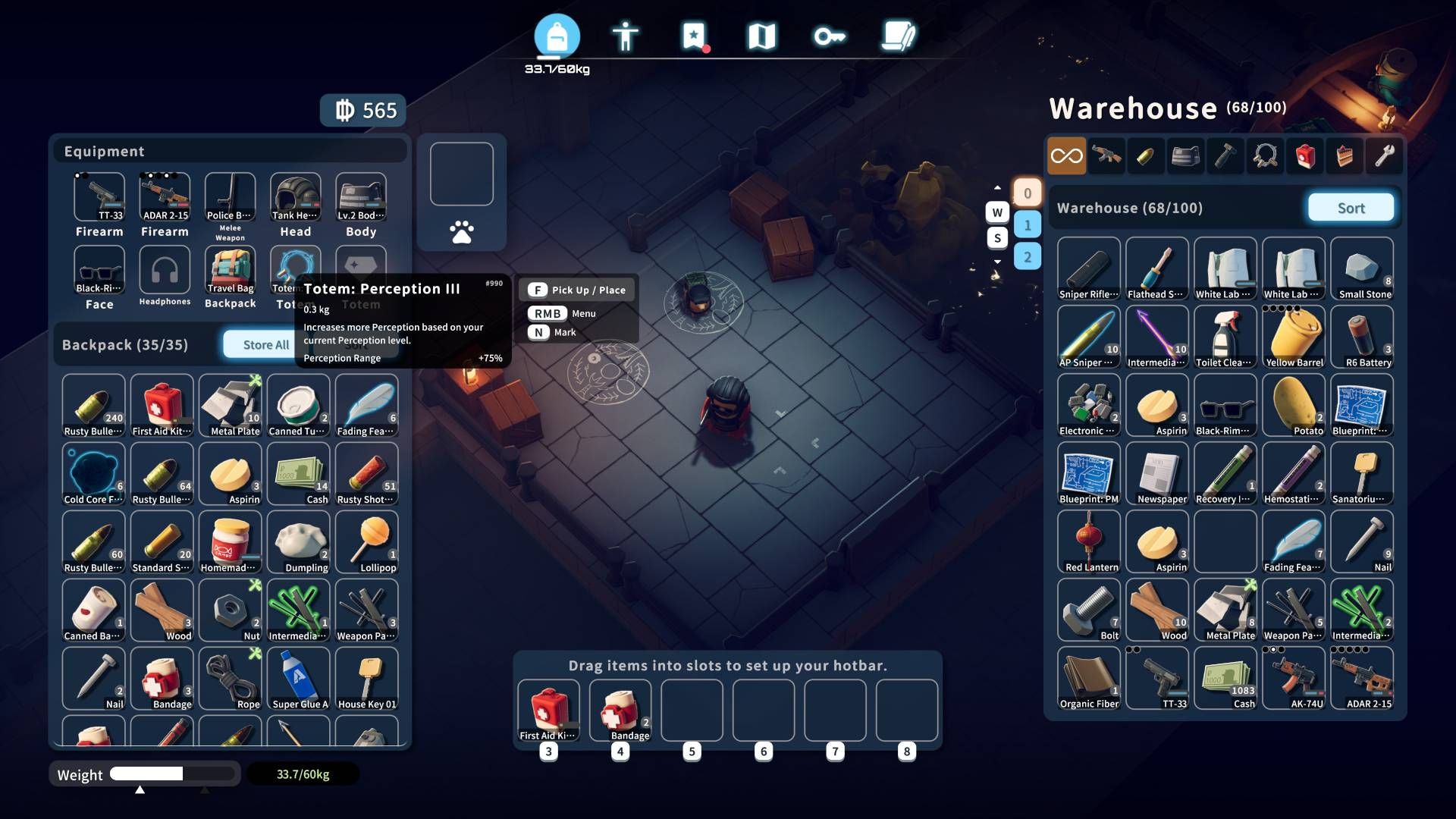Open the map tab at top
The height and width of the screenshot is (819, 1456).
[761, 36]
